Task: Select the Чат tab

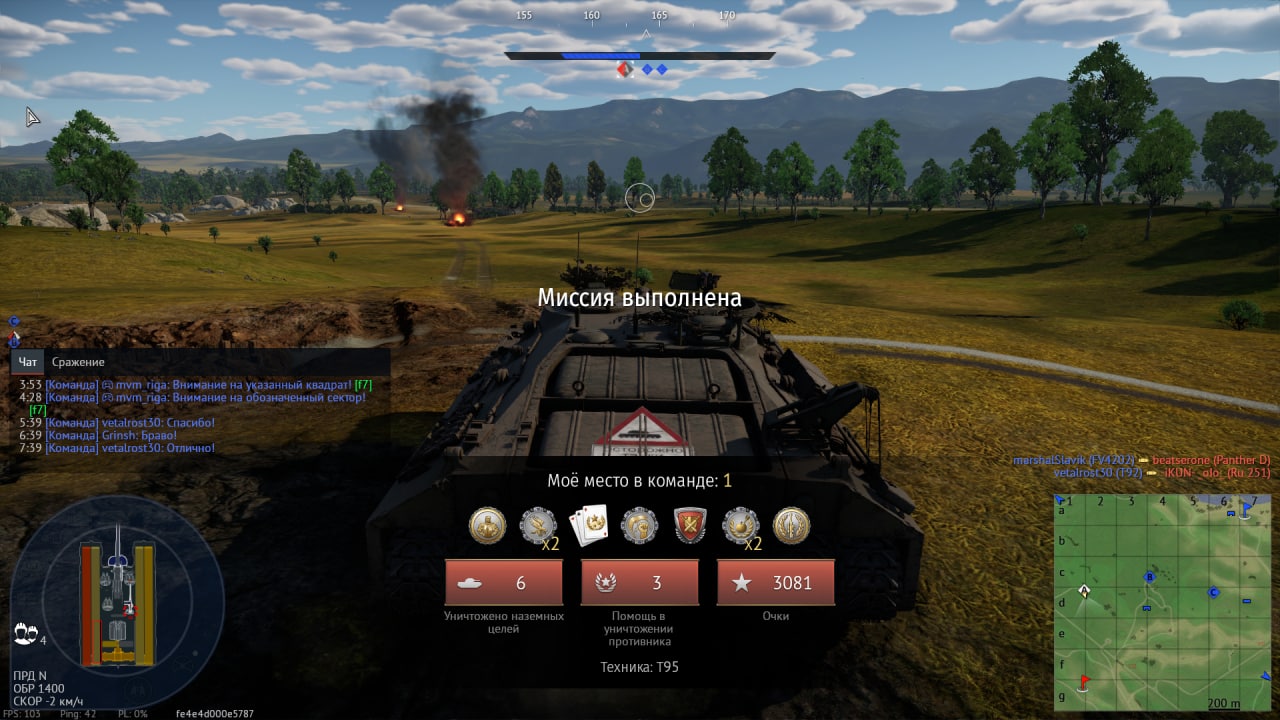Action: pos(28,362)
